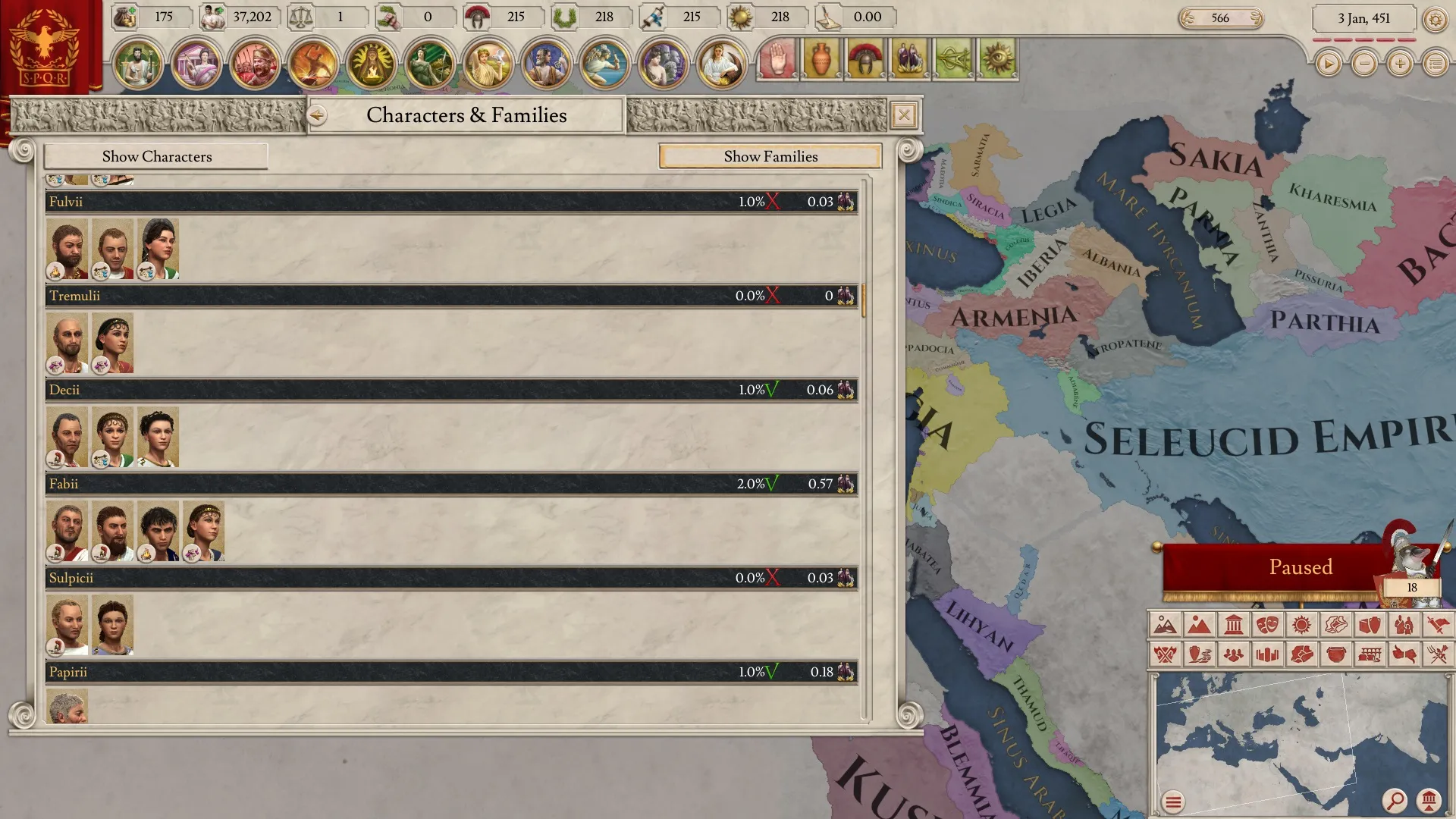Screen dimensions: 1456x819
Task: Decrease game speed with the minus button
Action: [1364, 64]
